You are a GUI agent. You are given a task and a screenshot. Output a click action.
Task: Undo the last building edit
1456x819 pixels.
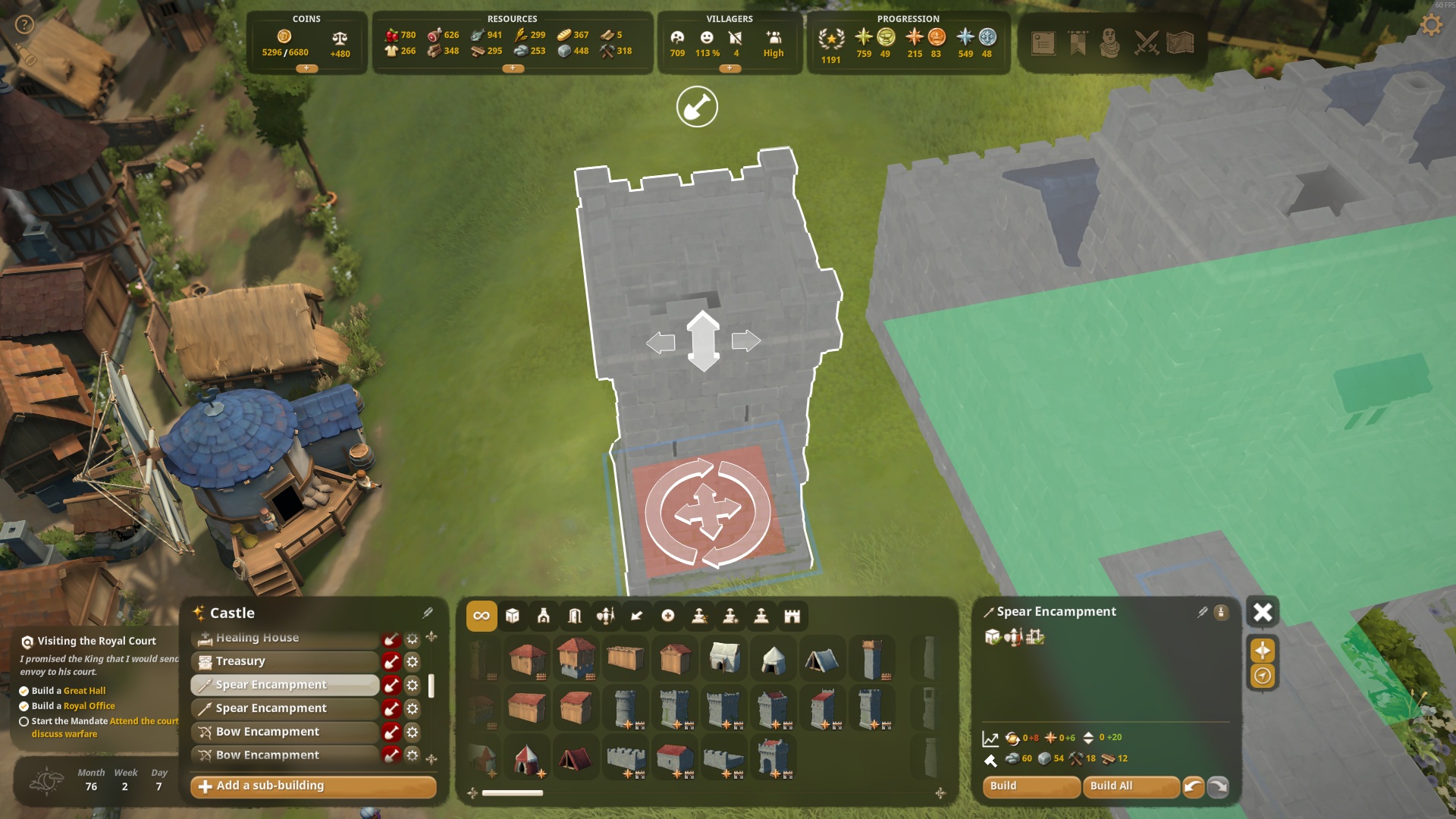(x=1193, y=786)
